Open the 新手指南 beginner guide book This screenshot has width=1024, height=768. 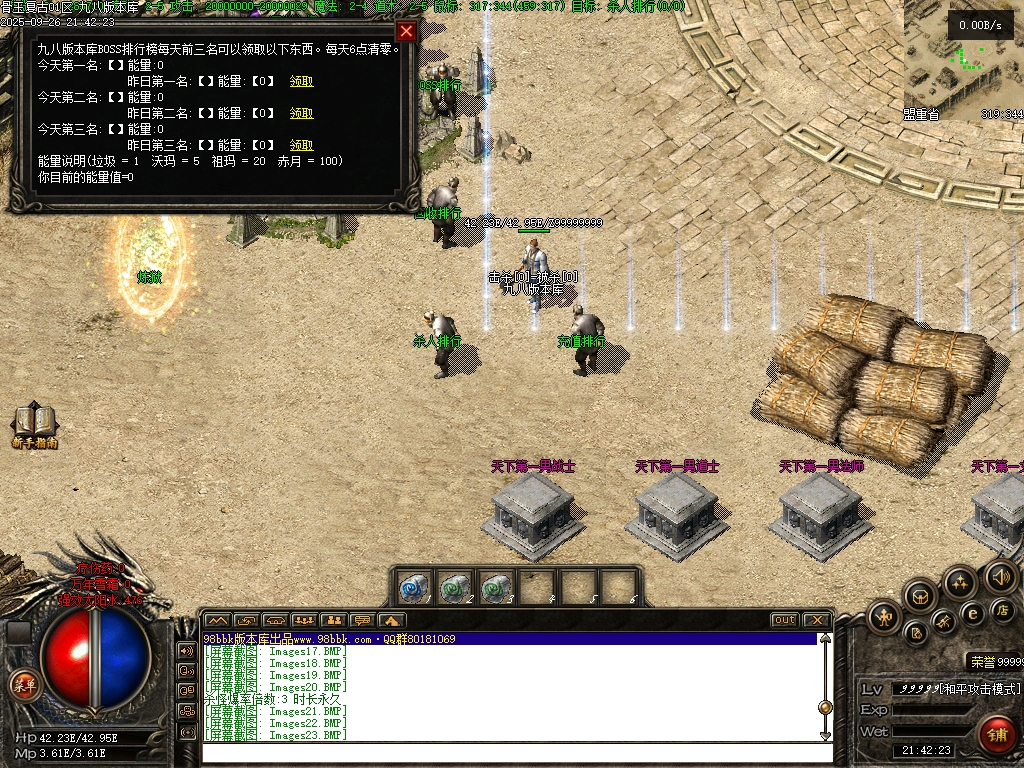(x=34, y=425)
